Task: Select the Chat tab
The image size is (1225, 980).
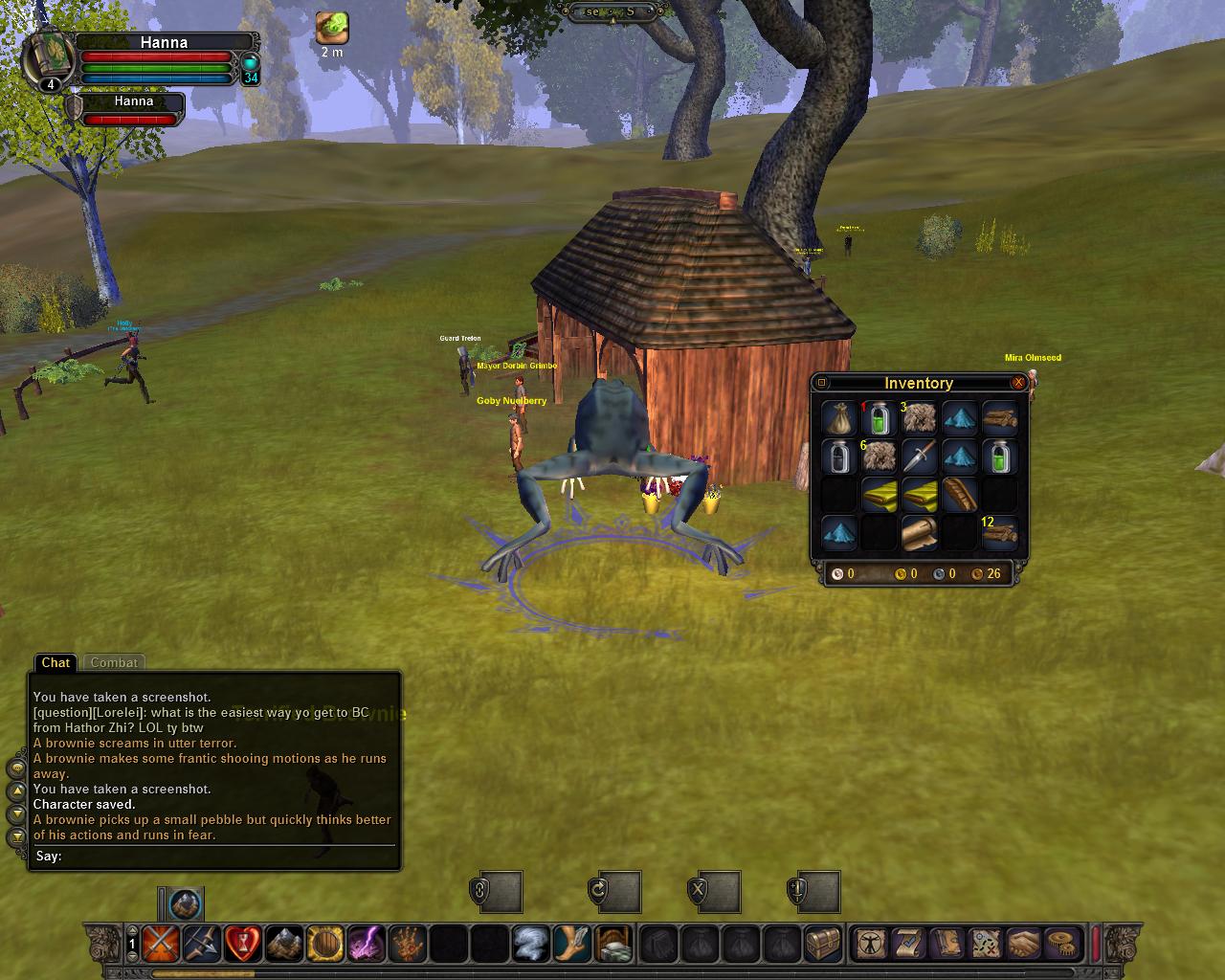Action: click(55, 662)
